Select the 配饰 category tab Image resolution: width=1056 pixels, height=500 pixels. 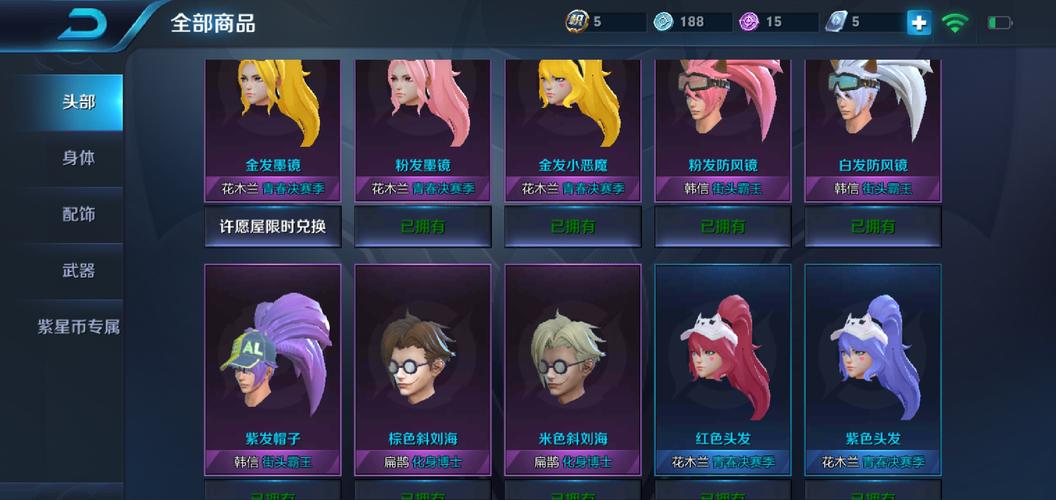pos(78,214)
